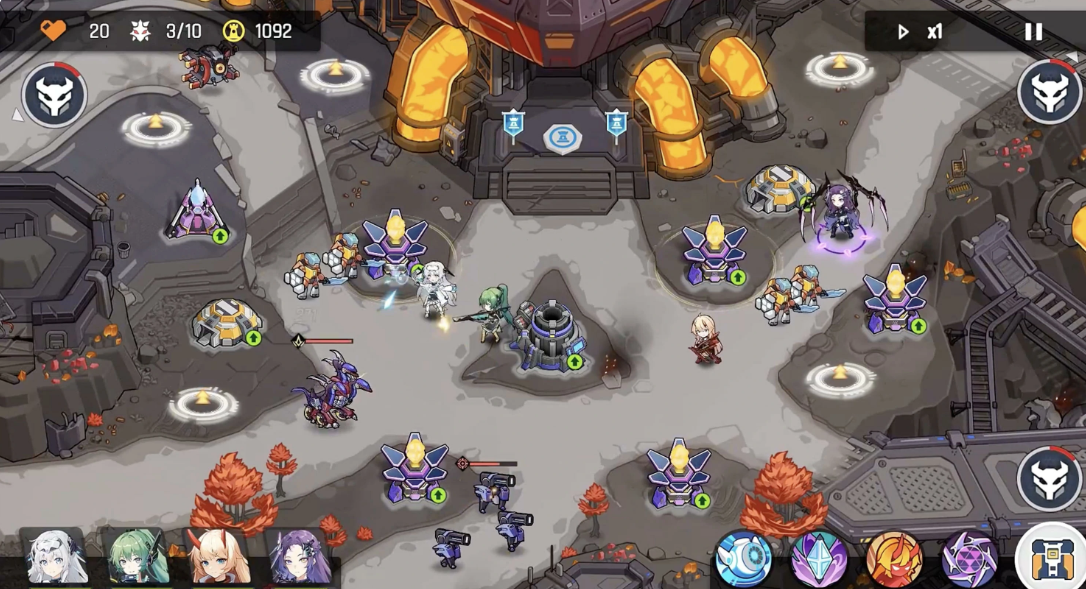Activate the blue eye orb skill
This screenshot has width=1086, height=589.
point(743,558)
